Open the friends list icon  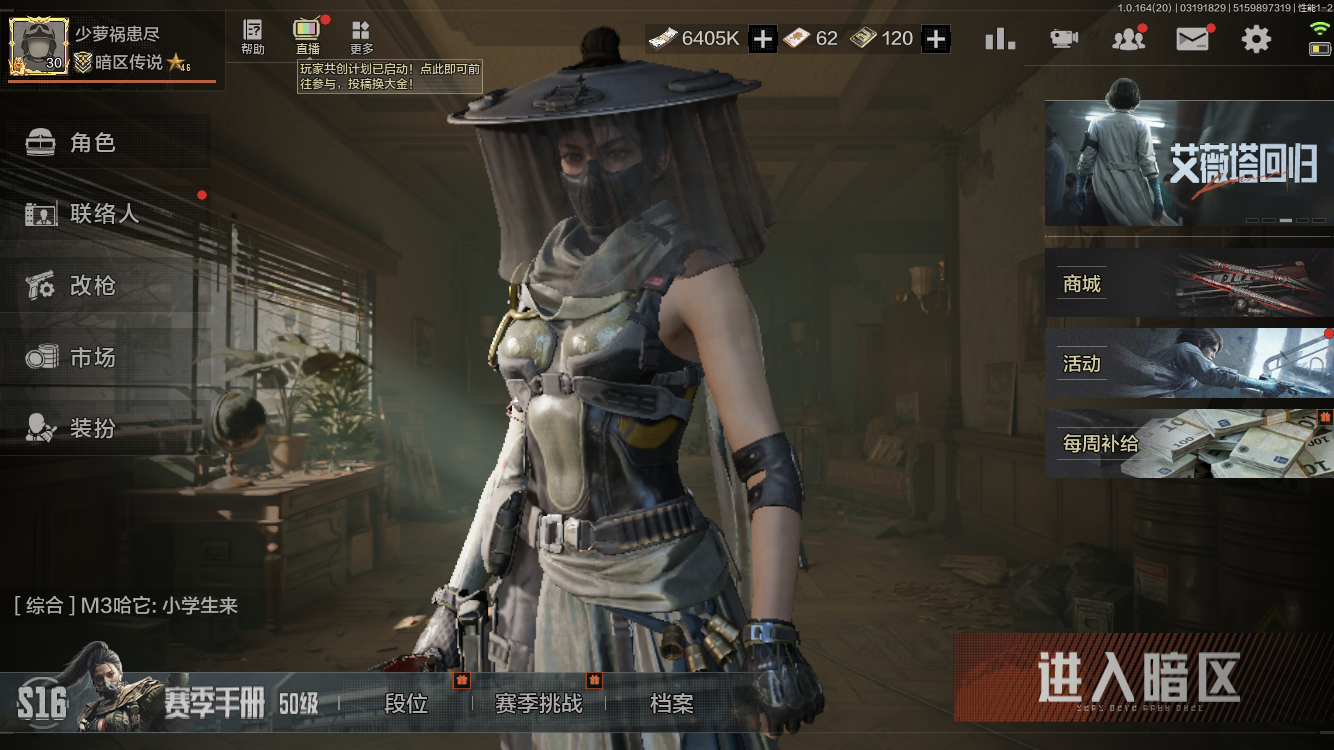pos(1128,39)
